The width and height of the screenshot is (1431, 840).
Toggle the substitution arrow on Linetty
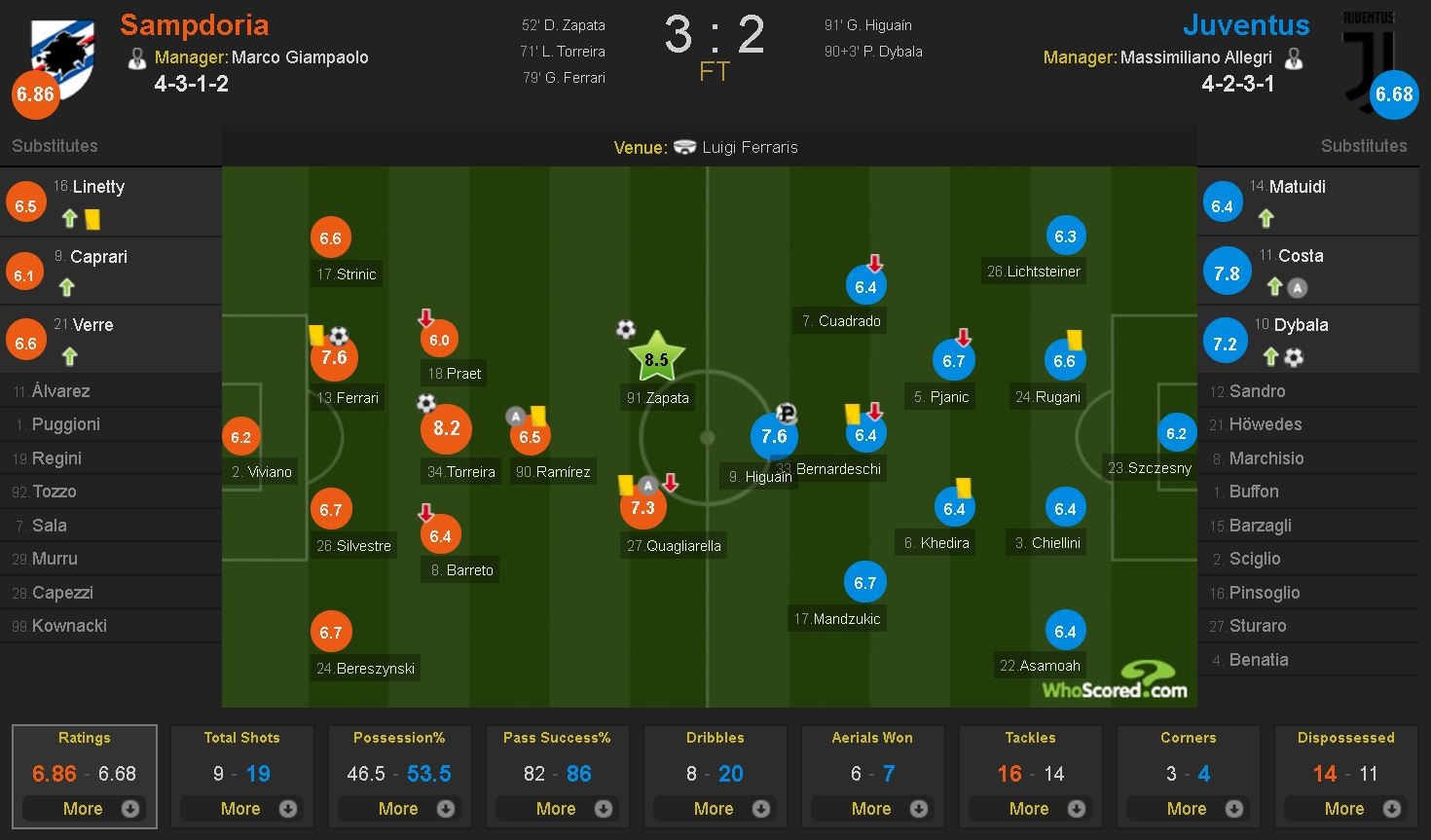point(69,219)
